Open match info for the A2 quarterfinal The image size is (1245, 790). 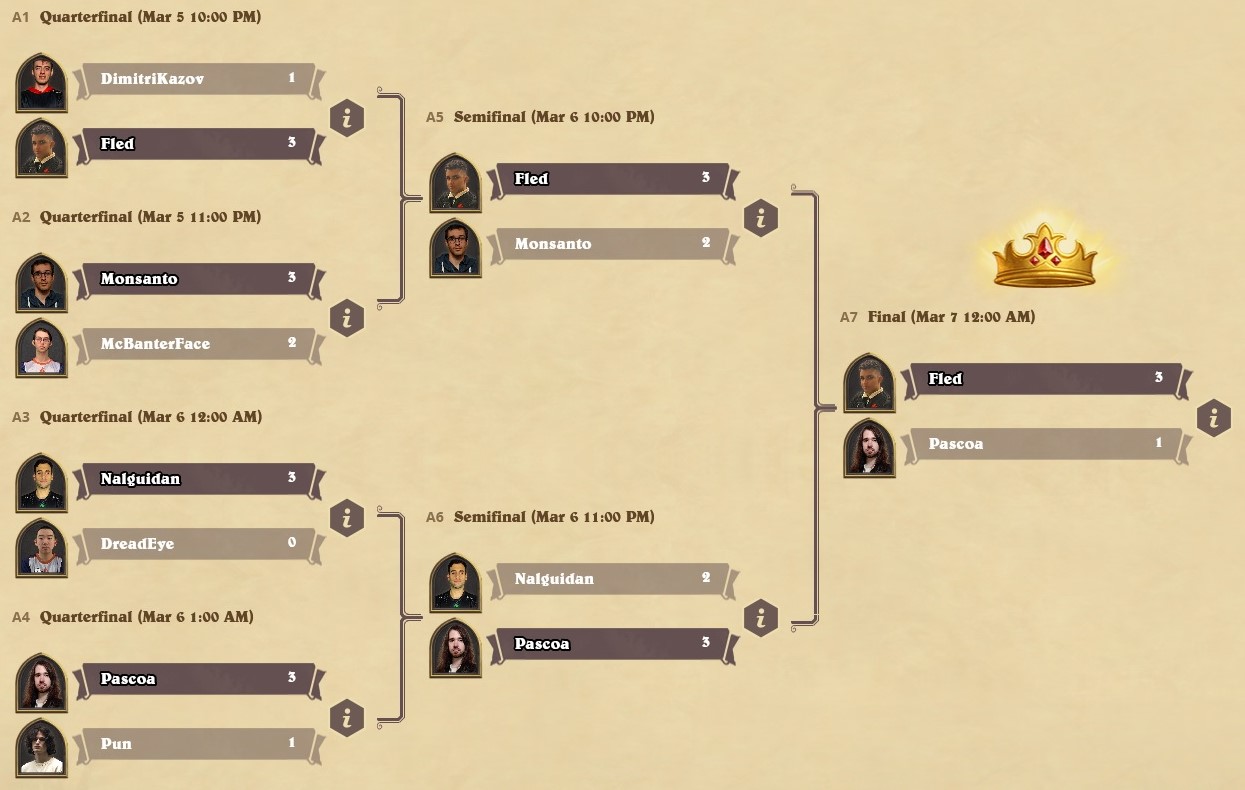[347, 319]
